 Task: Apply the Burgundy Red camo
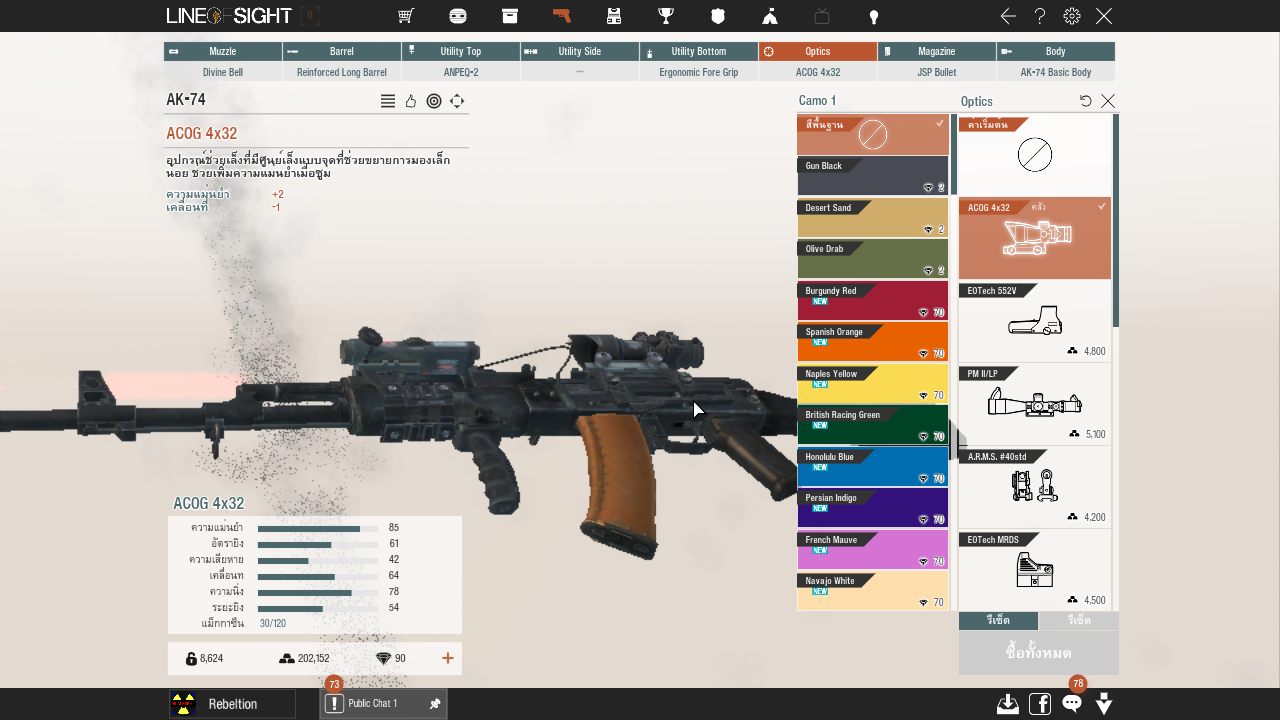872,301
